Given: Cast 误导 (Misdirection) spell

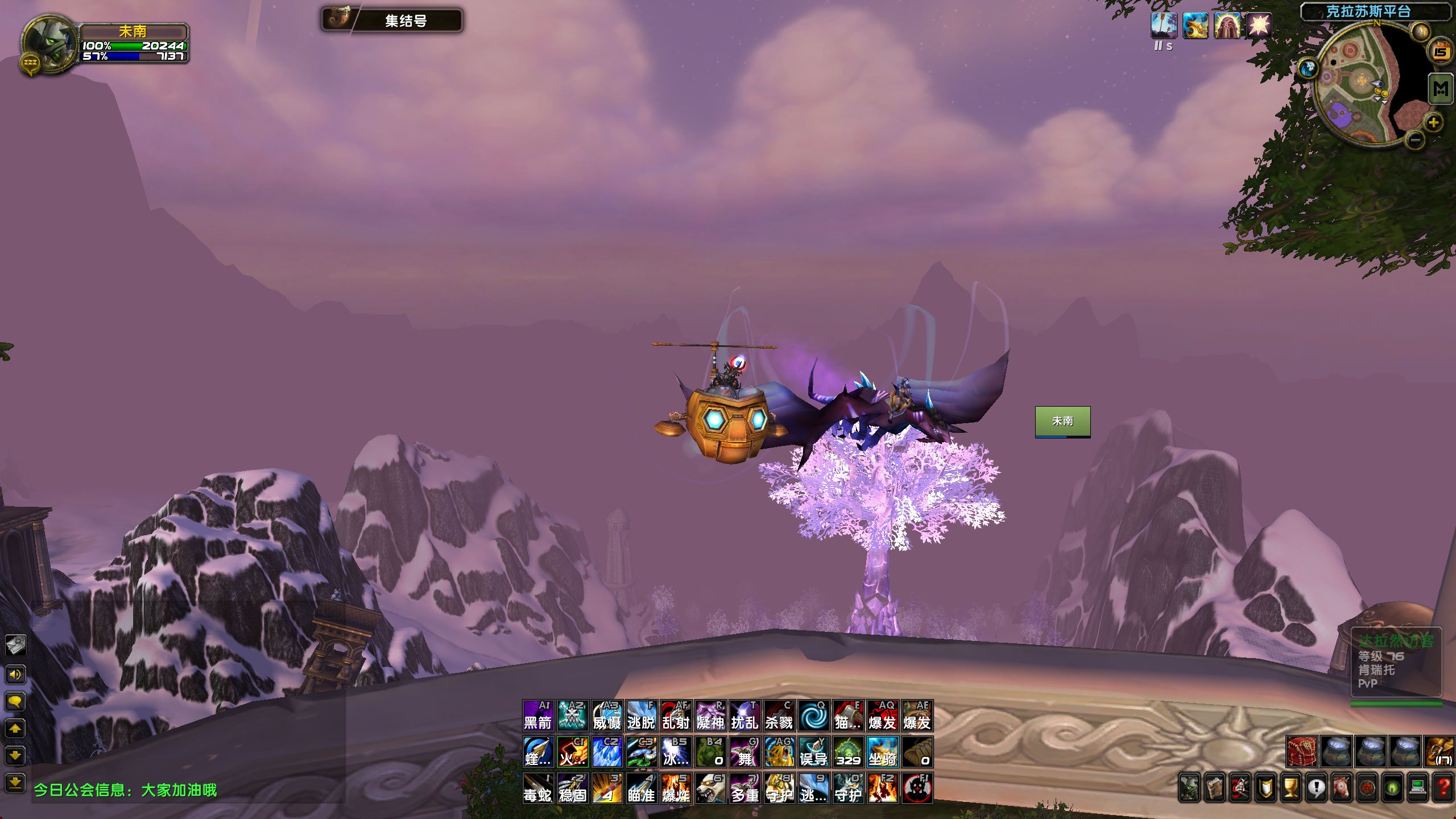Looking at the screenshot, I should click(x=813, y=752).
